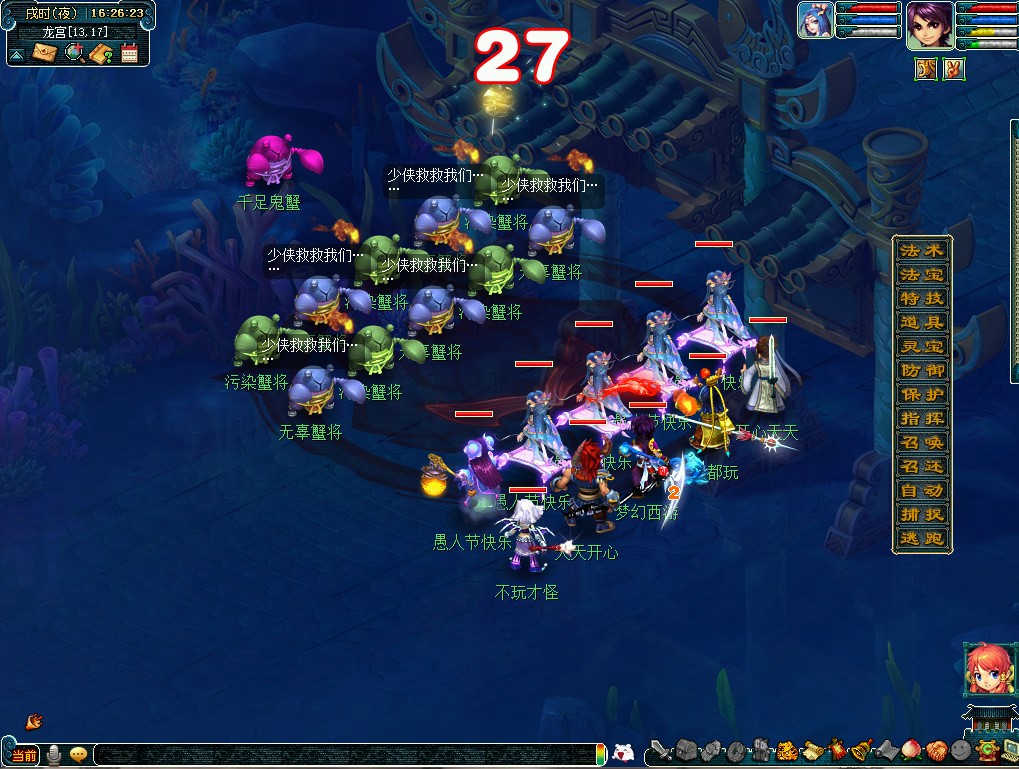Choose the 召唤 summon command
Image resolution: width=1019 pixels, height=769 pixels.
(921, 442)
